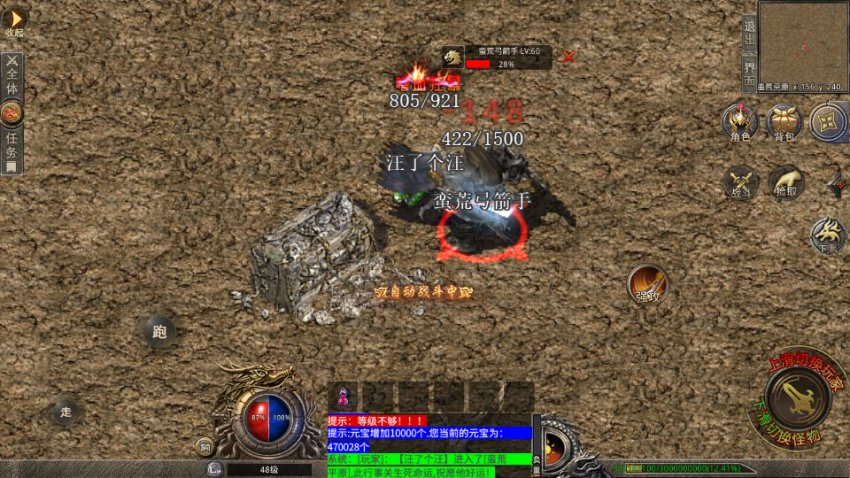Image resolution: width=850 pixels, height=478 pixels.
Task: Click the 下马 dismount horse icon
Action: click(827, 234)
